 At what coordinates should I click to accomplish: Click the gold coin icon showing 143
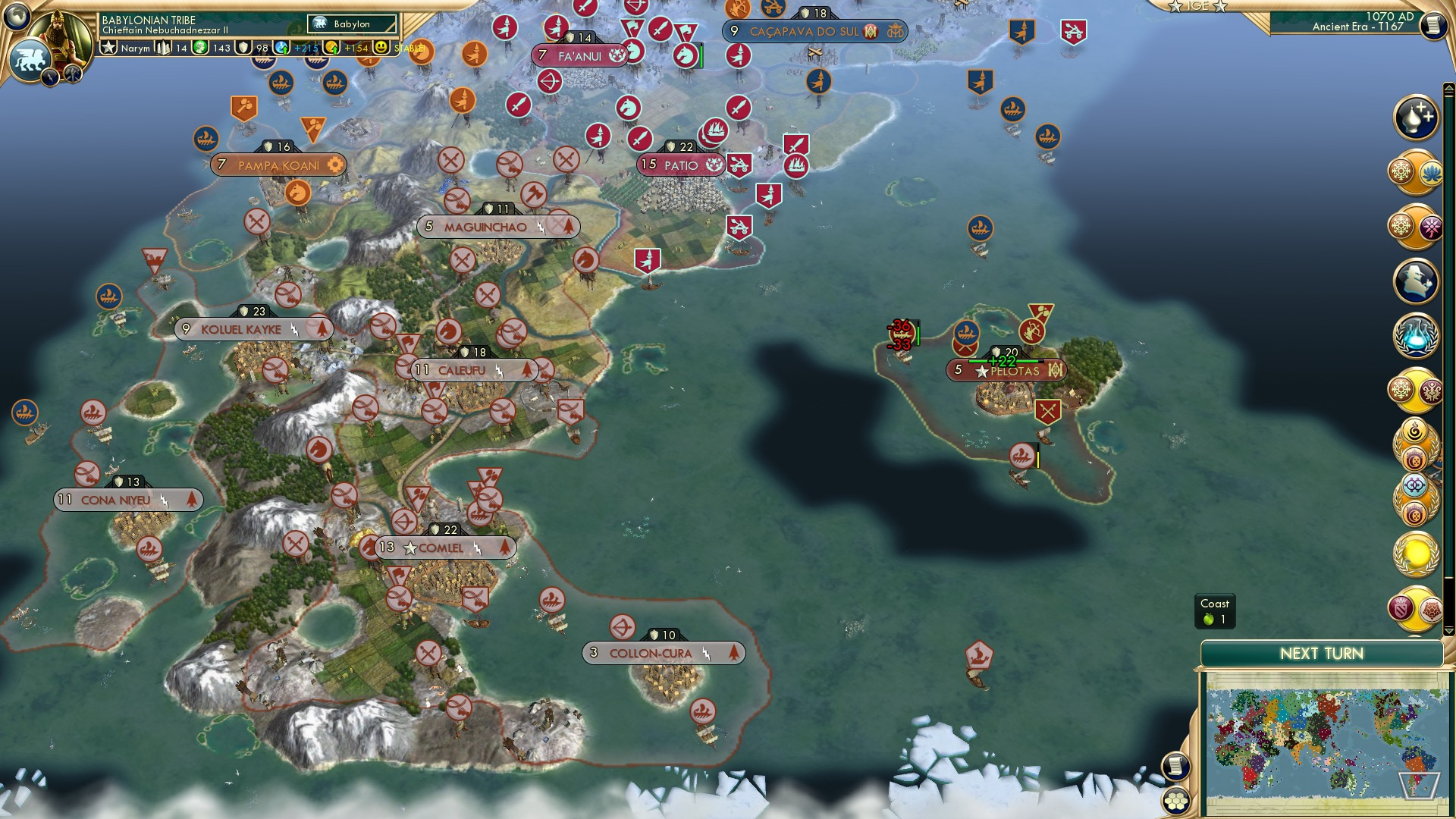coord(199,47)
